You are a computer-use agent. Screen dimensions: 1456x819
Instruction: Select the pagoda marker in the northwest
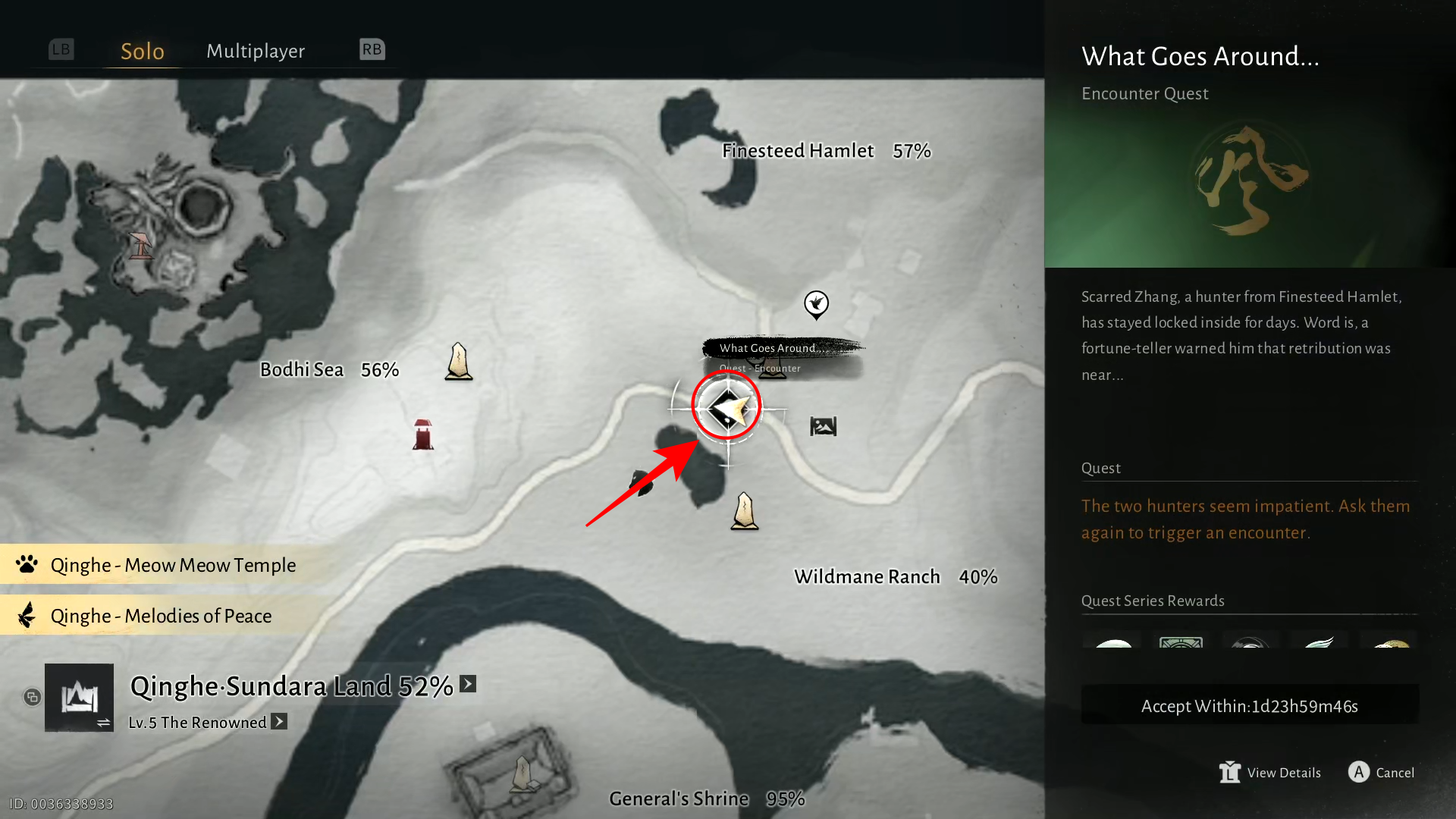click(141, 246)
